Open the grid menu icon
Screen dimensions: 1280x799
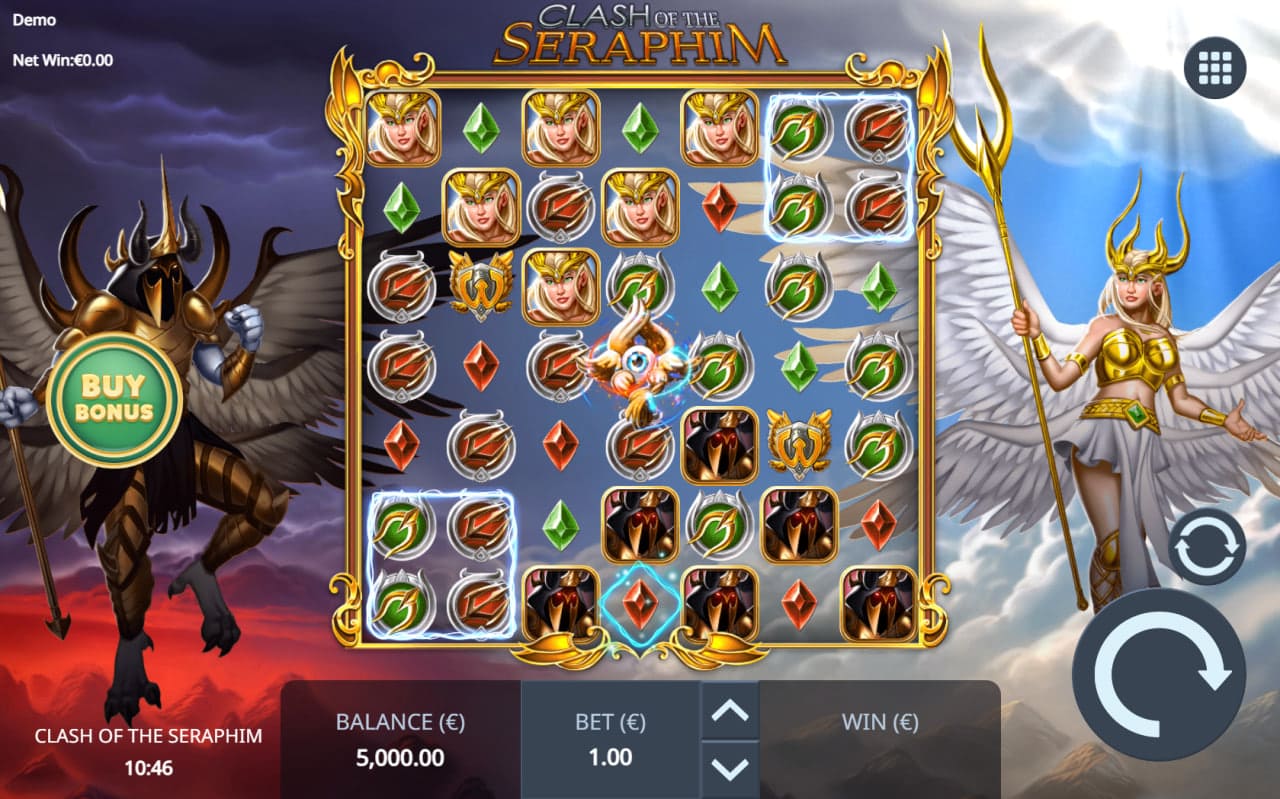point(1215,67)
